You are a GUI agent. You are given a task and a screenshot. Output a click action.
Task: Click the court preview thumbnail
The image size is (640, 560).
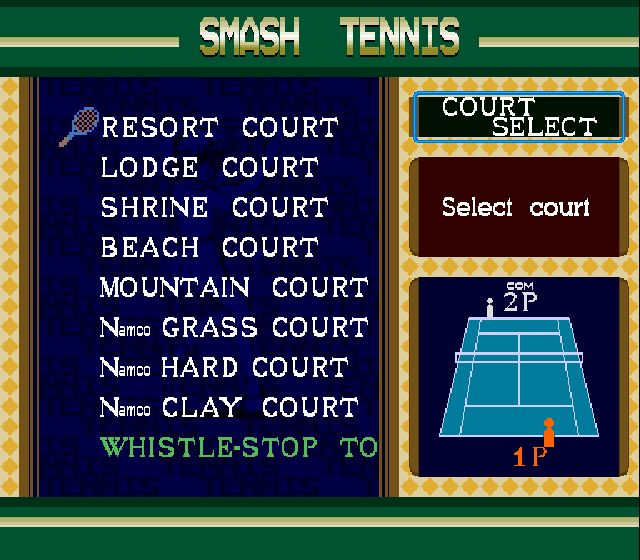coord(516,377)
